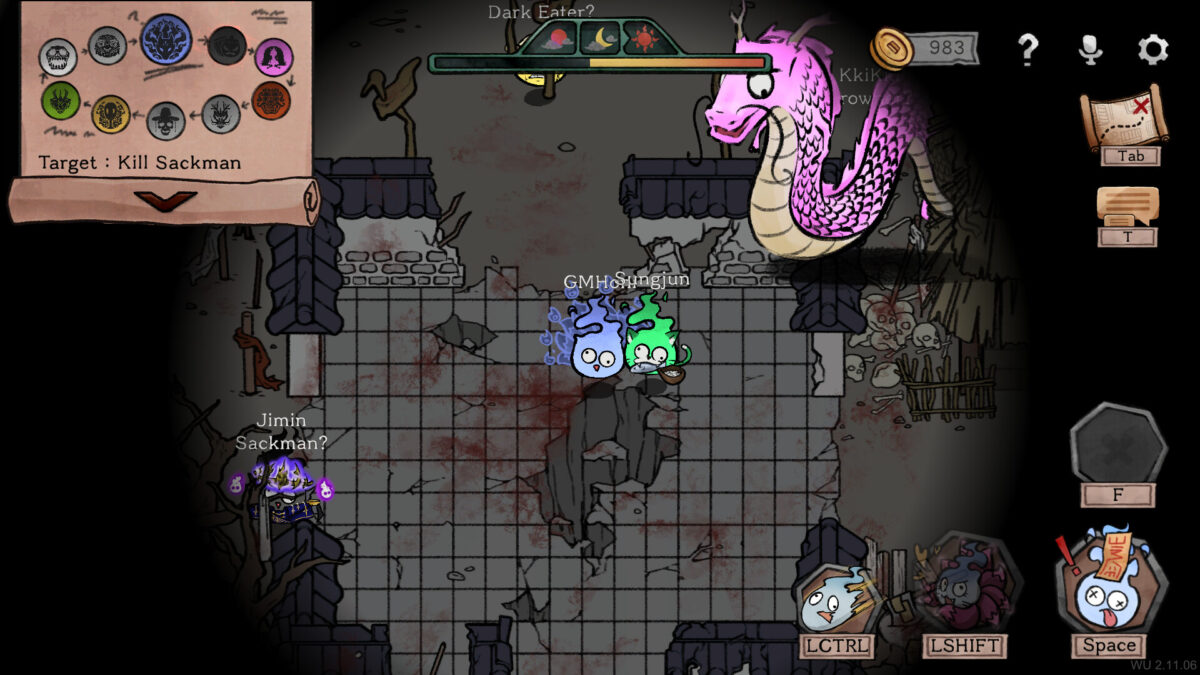This screenshot has height=675, width=1200.
Task: Select the gray skull with hat emblem
Action: click(166, 121)
